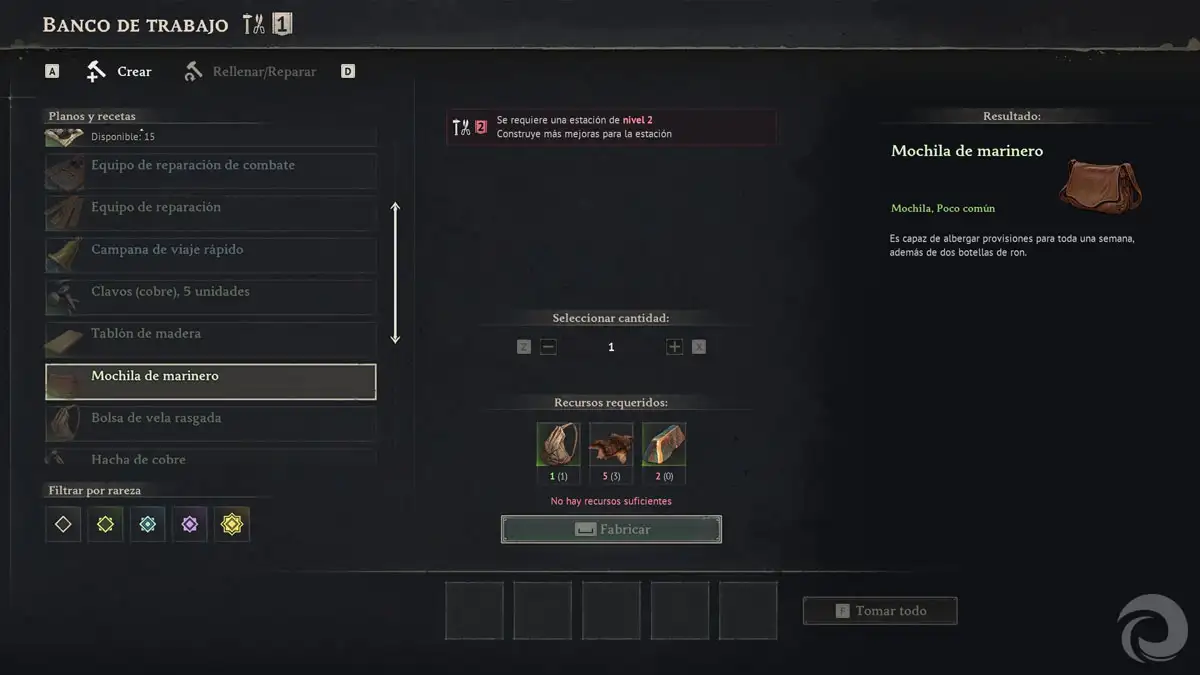Filter recipes by purple epic rarity

pos(190,524)
